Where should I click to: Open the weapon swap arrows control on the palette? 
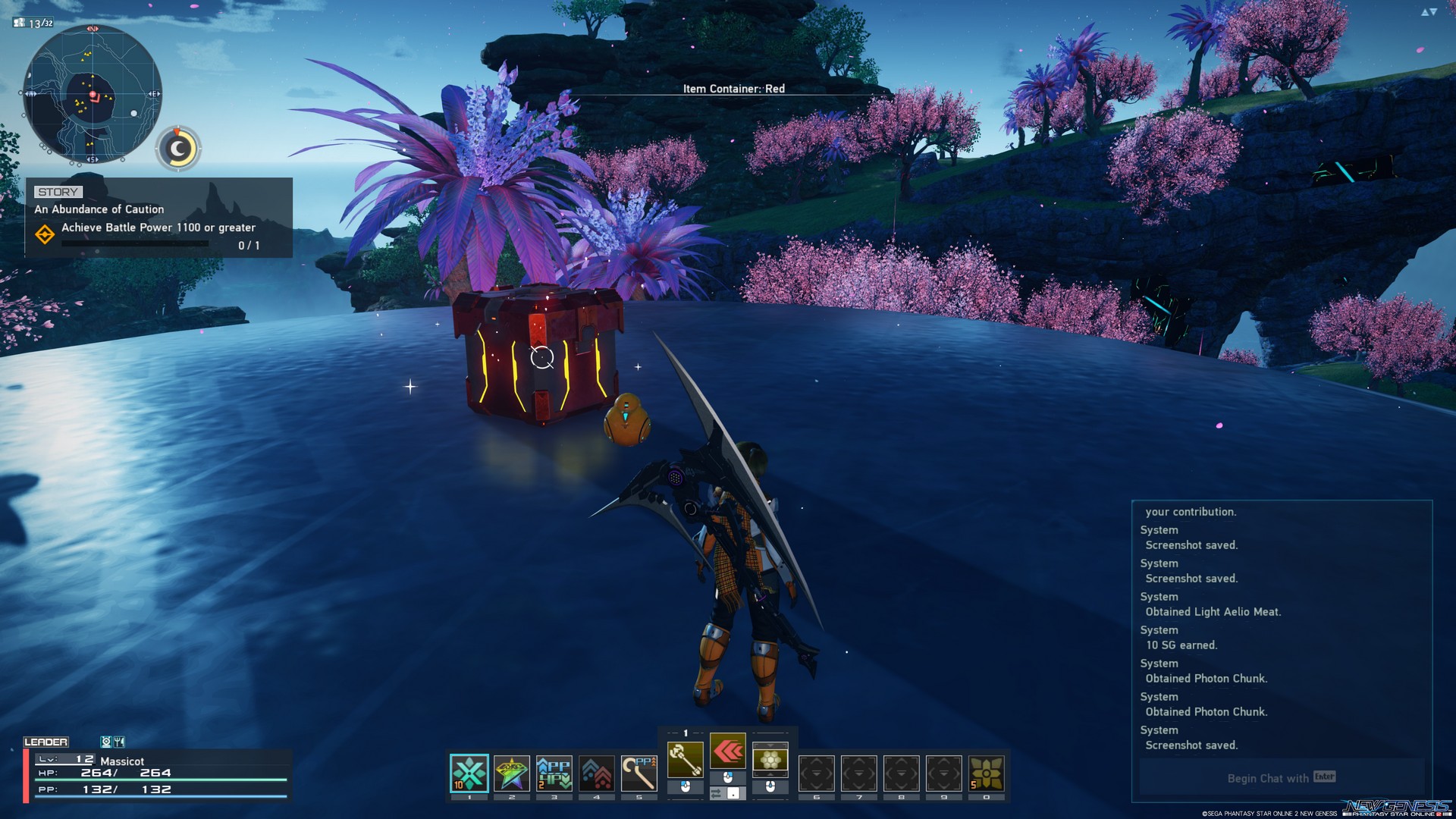point(728,793)
